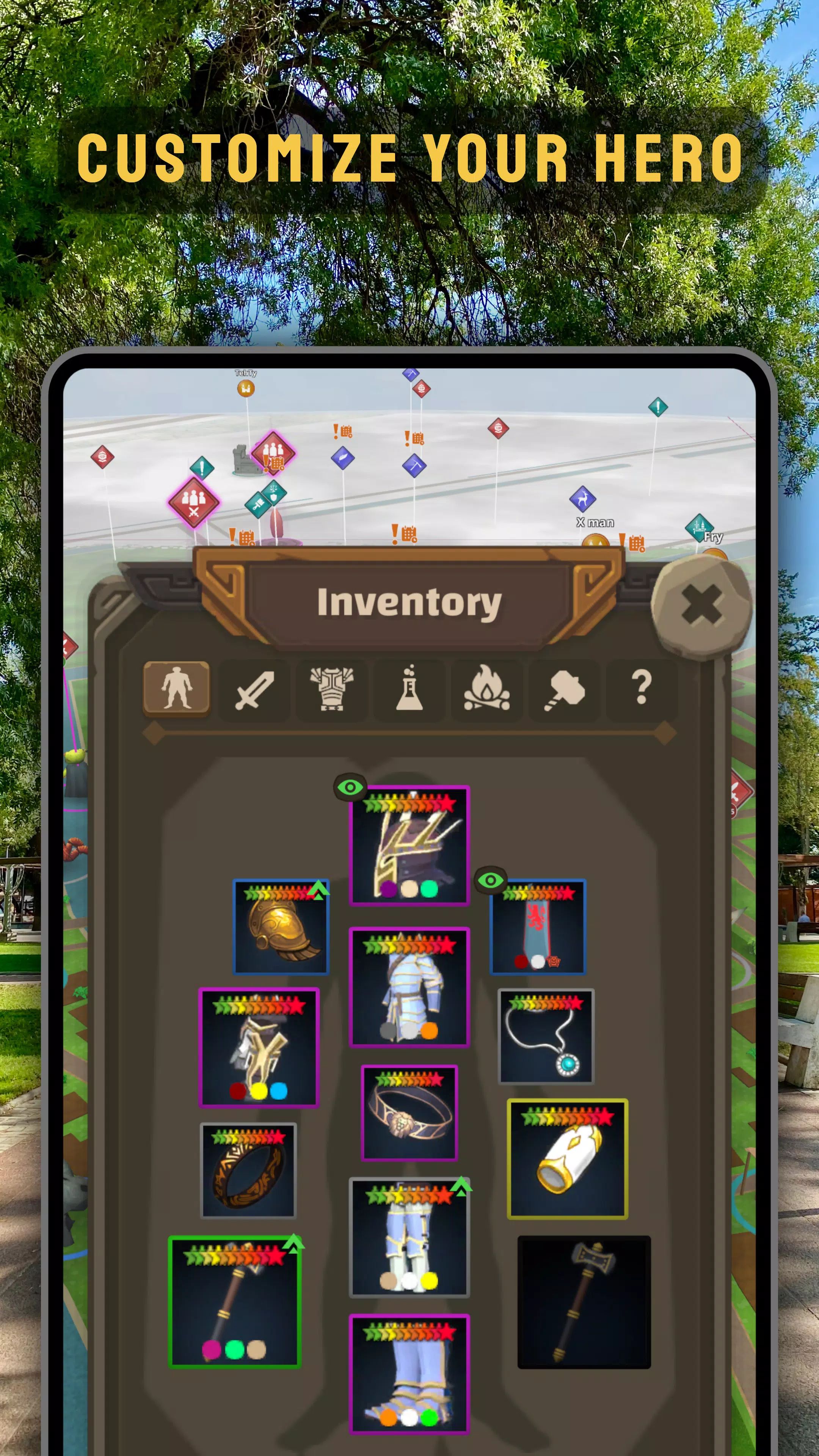Select the lion-buckle belt slot

409,1112
